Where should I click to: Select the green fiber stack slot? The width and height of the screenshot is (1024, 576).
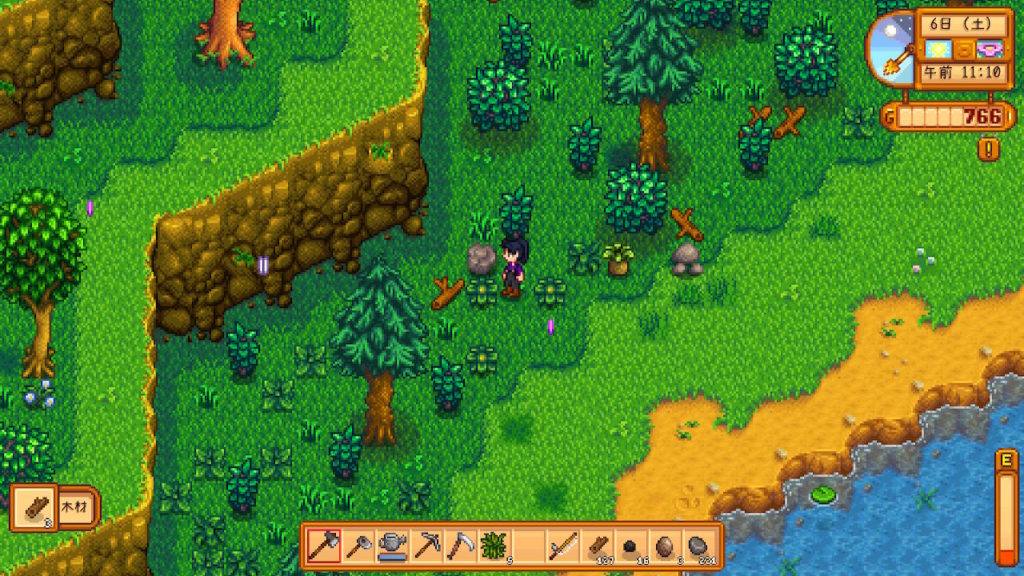(x=494, y=546)
